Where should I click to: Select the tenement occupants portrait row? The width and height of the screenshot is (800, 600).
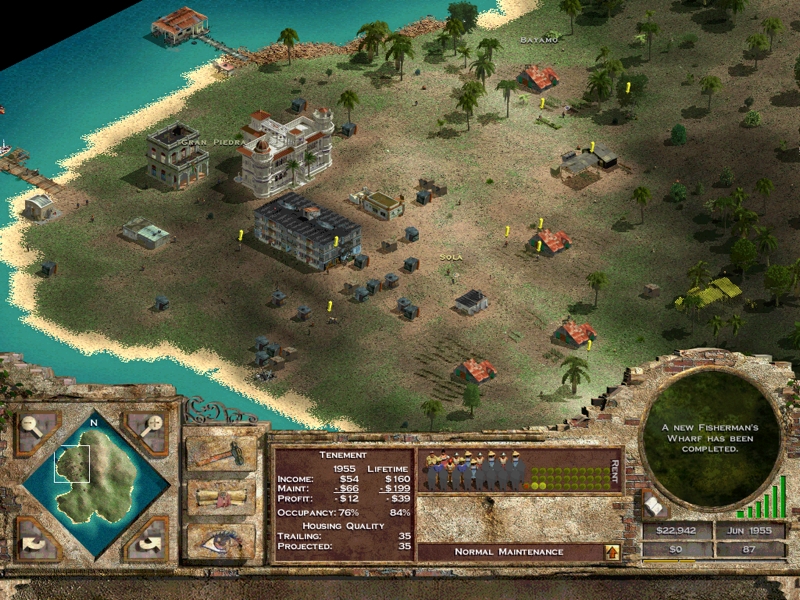point(475,472)
